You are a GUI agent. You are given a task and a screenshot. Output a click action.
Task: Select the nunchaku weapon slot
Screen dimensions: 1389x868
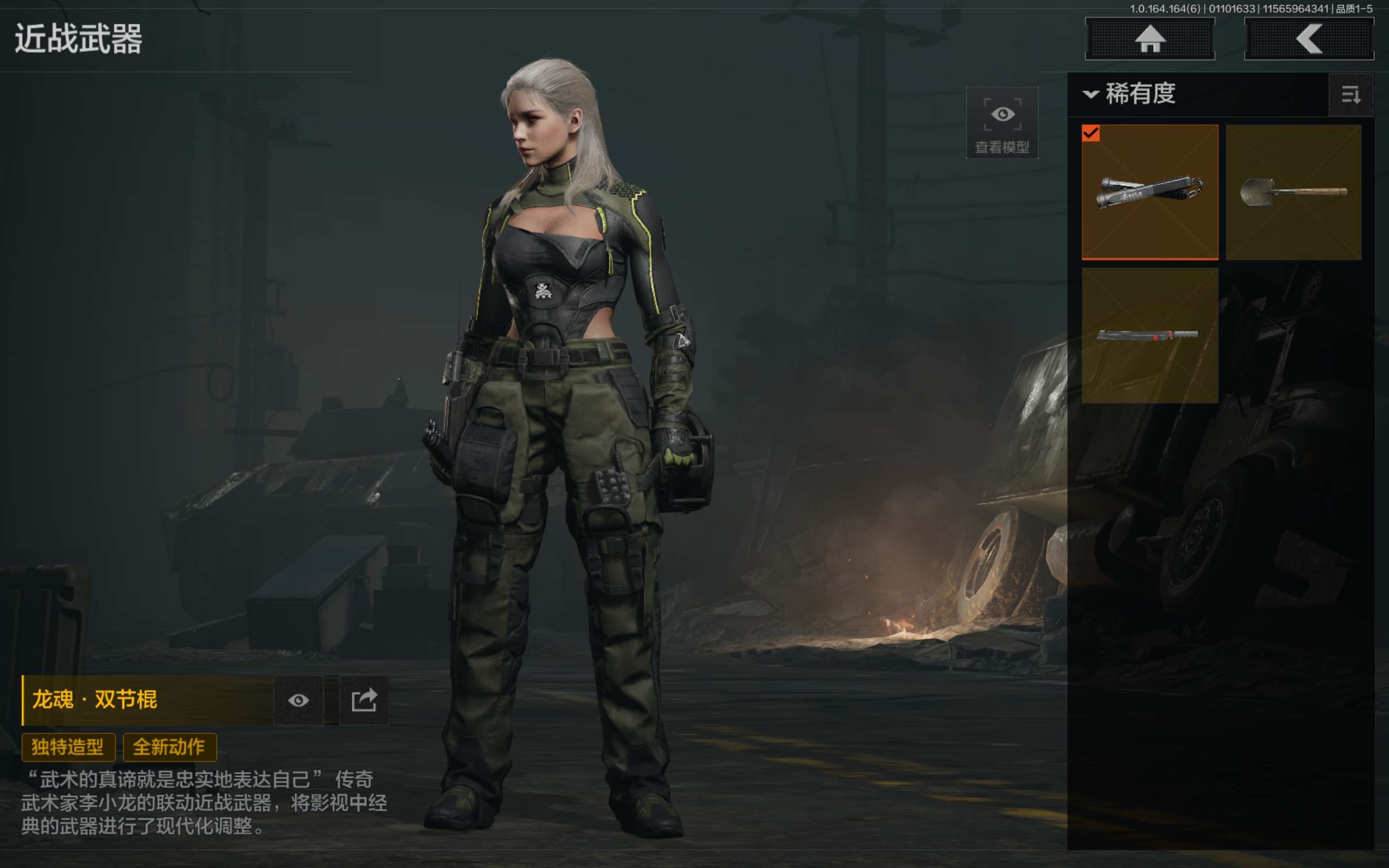(x=1150, y=192)
